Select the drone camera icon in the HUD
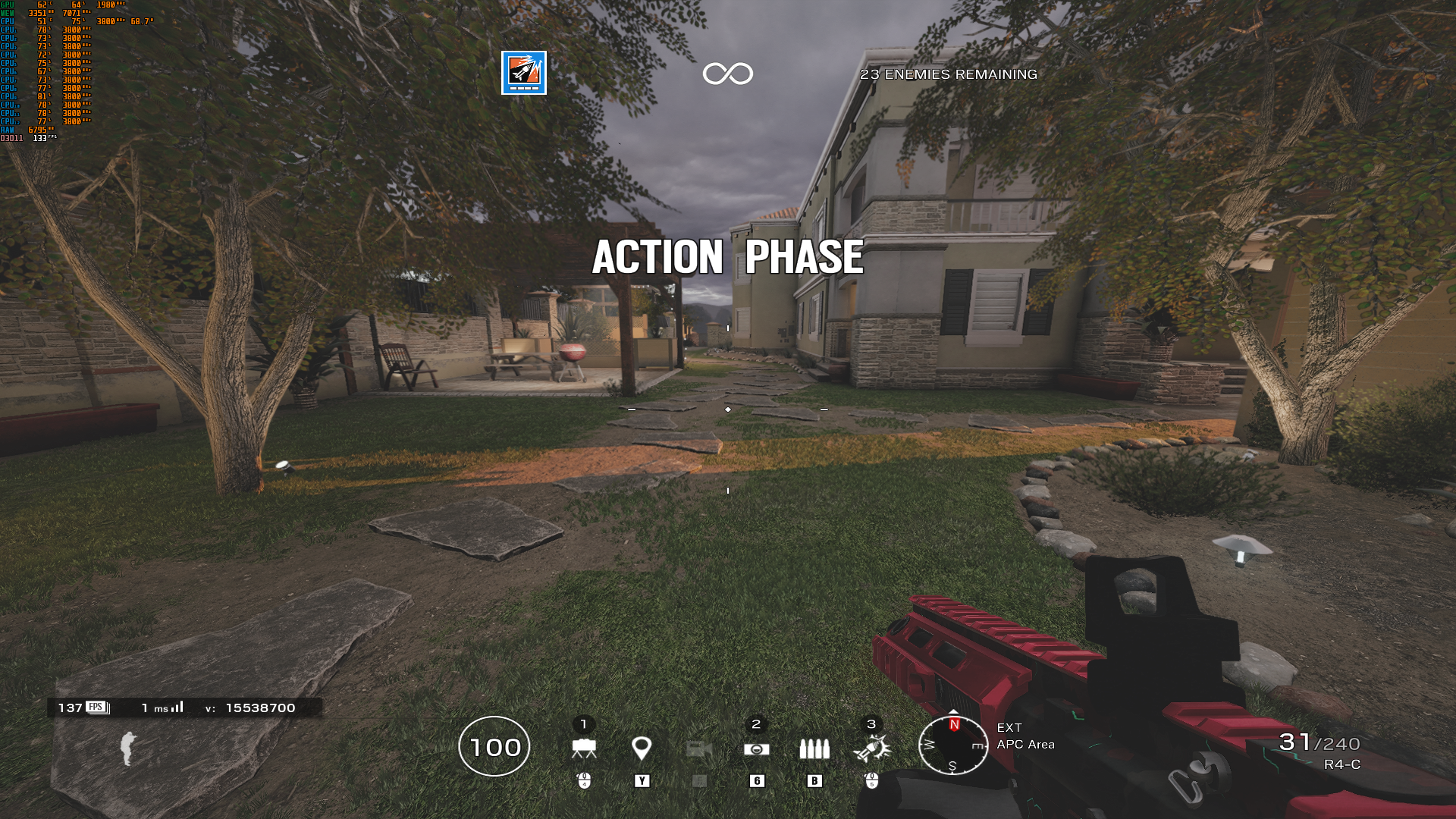Screen dimensions: 1456x819 697,748
